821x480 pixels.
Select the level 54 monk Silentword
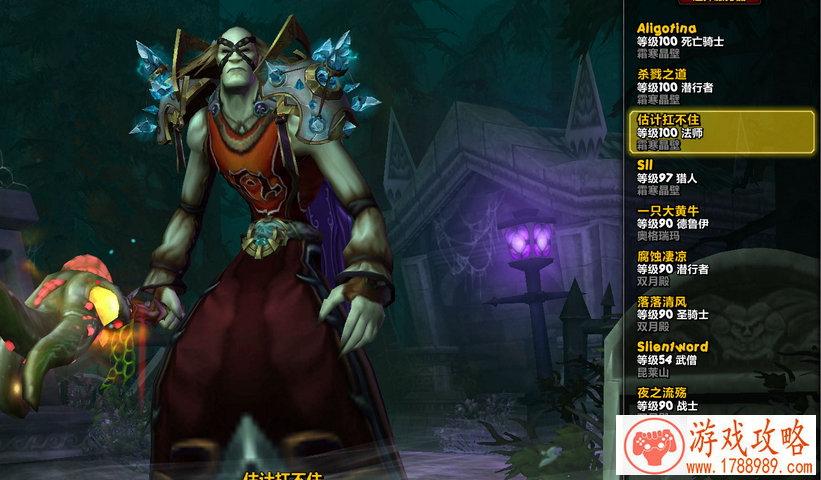coord(720,359)
